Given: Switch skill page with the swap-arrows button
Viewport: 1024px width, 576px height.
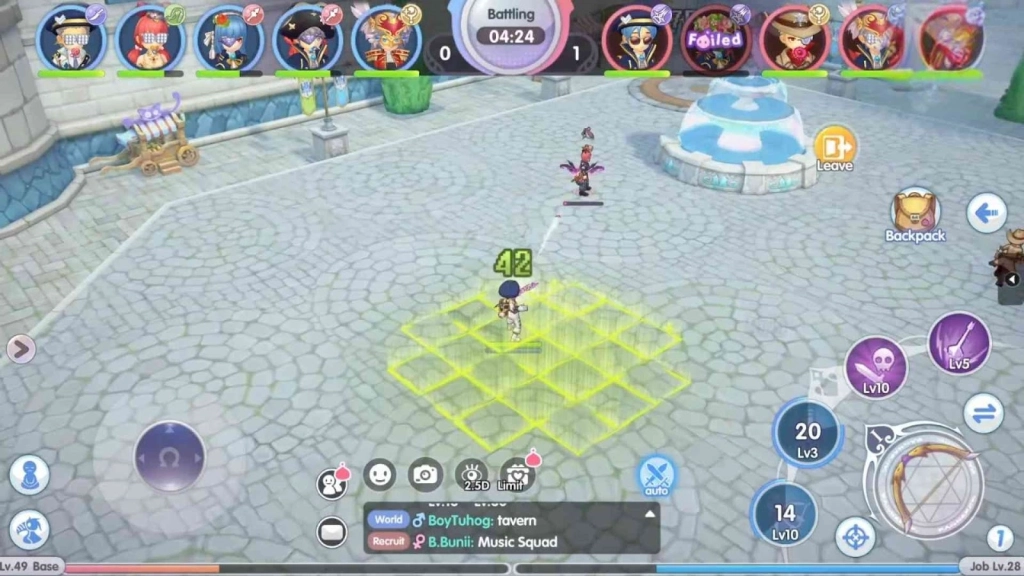Looking at the screenshot, I should (983, 412).
